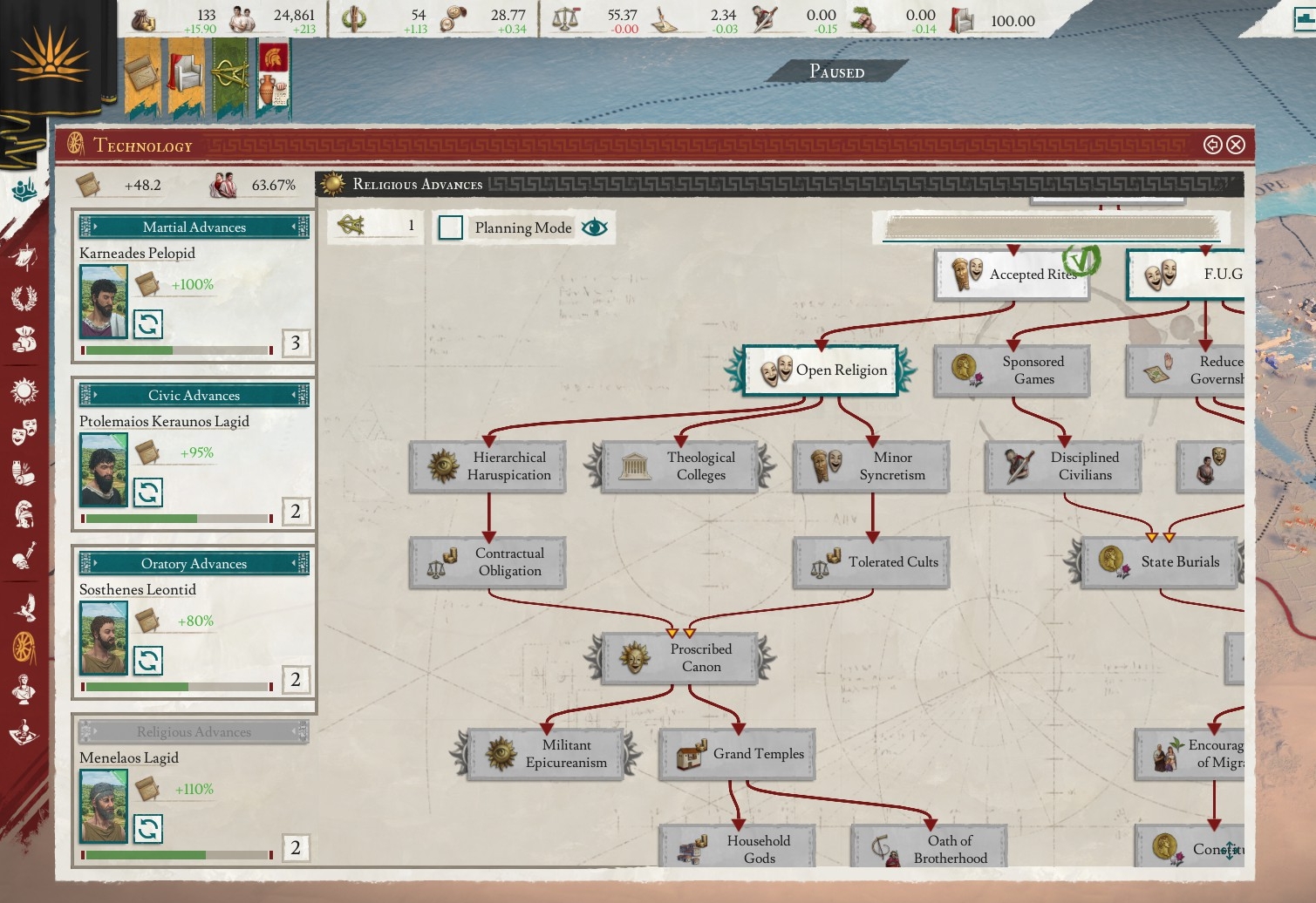This screenshot has width=1316, height=903.
Task: Enable the Planning Mode checkbox
Action: tap(451, 227)
